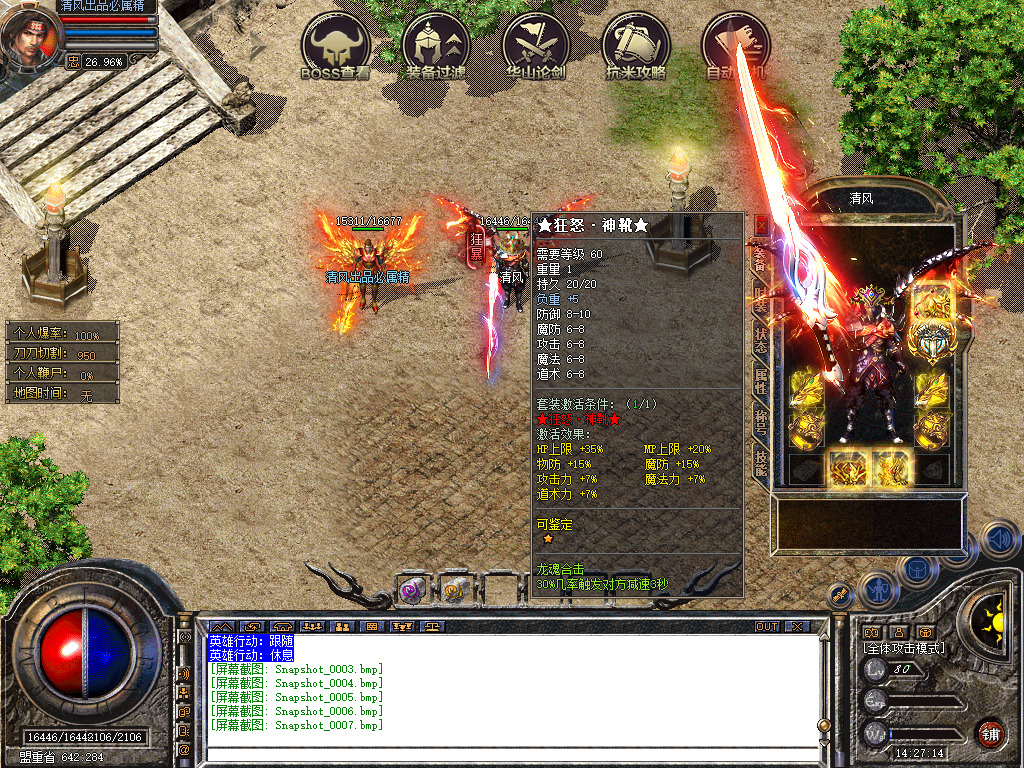Screen dimensions: 1024x768
Task: Select the 华山论剑 crossed swords icon
Action: pyautogui.click(x=536, y=47)
